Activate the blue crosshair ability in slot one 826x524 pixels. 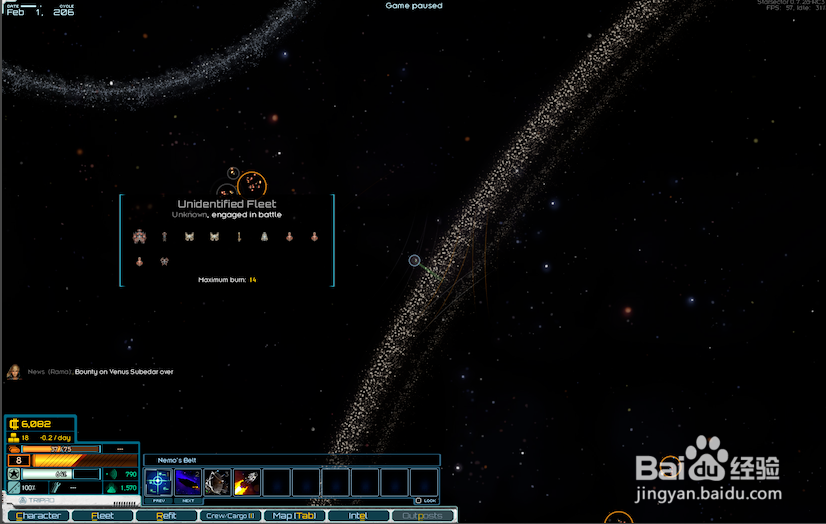159,482
